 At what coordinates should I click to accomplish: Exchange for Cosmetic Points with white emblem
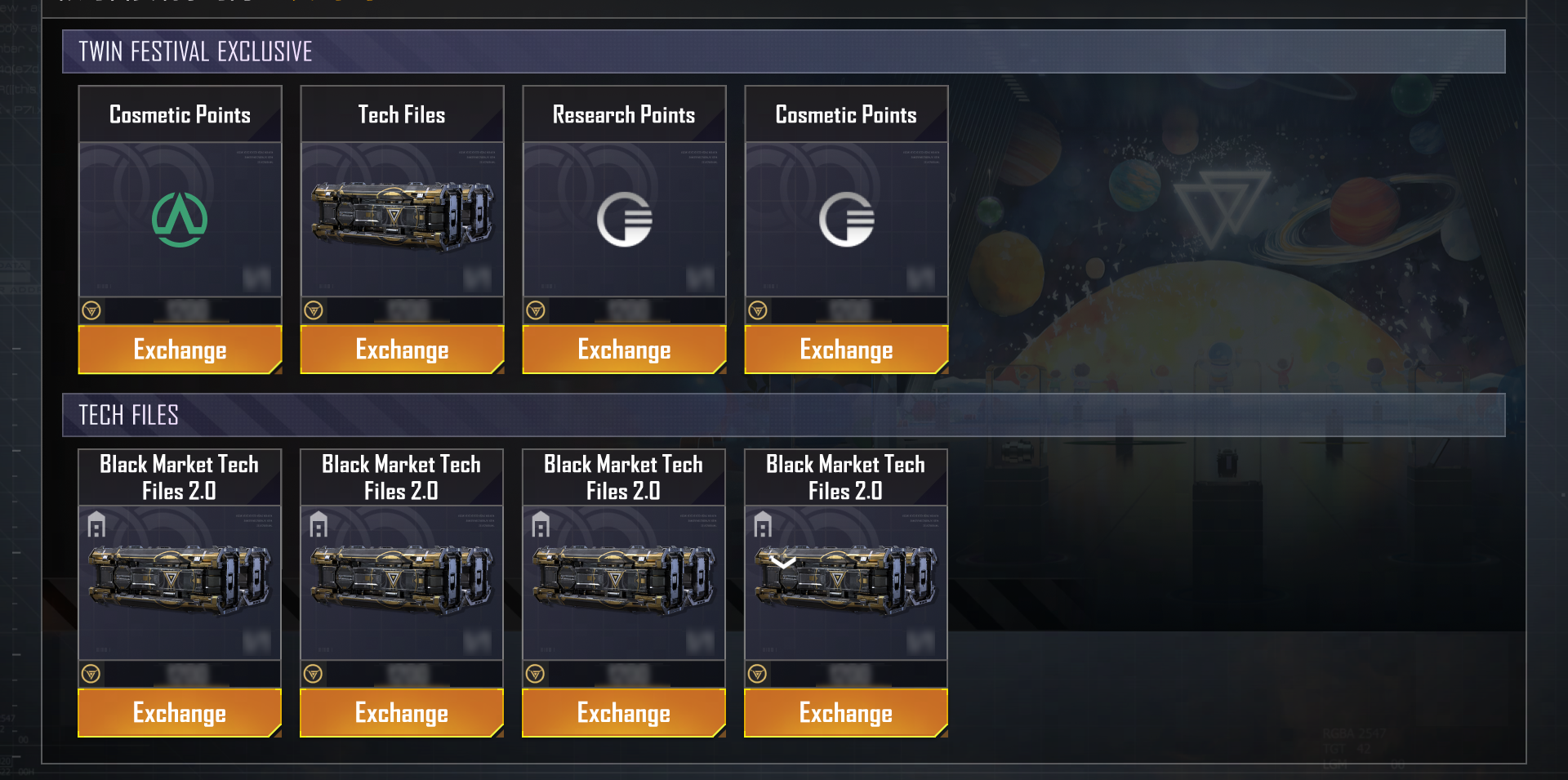(846, 350)
